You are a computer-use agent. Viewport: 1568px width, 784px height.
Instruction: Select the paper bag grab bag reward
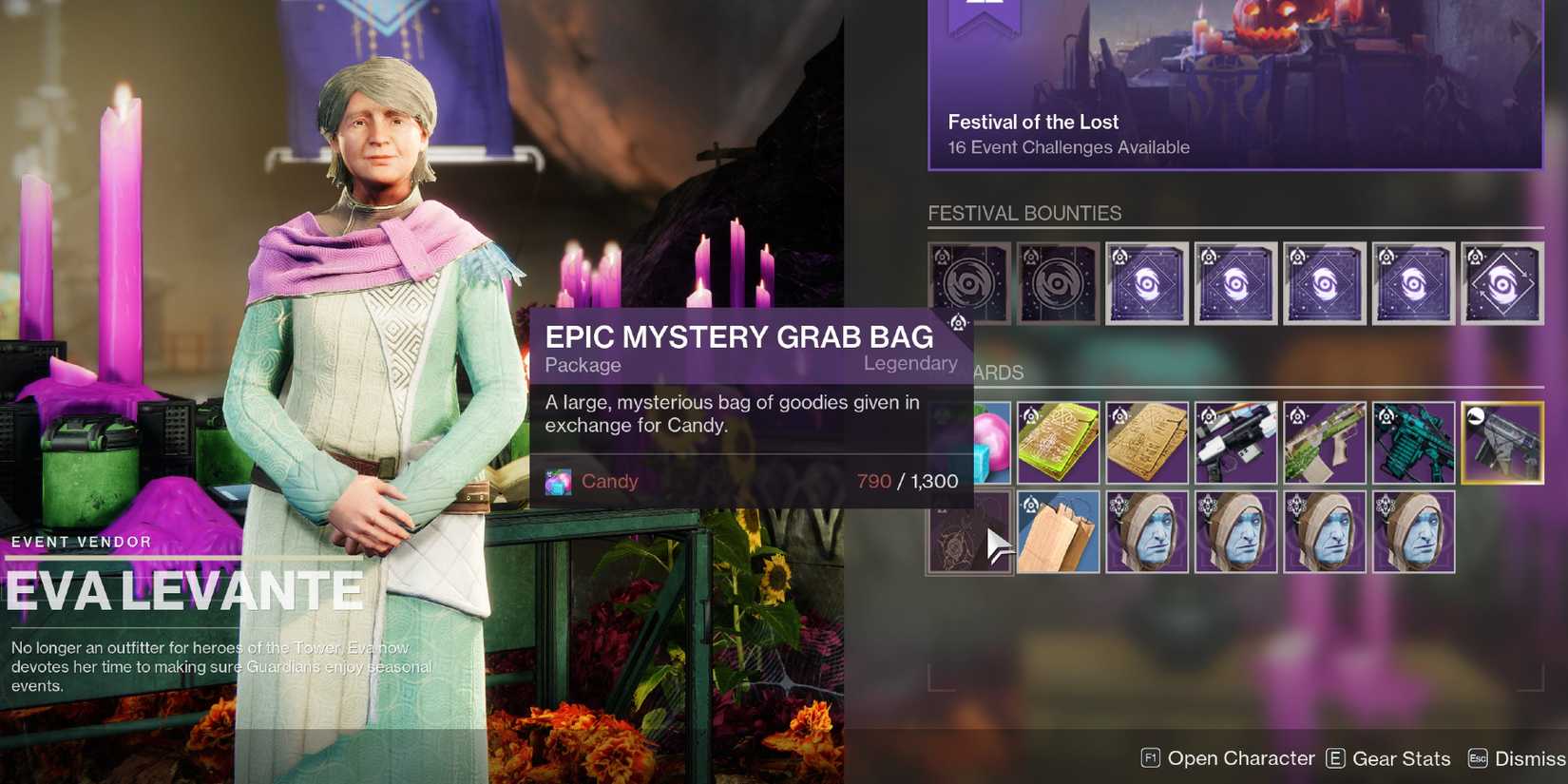[1059, 531]
